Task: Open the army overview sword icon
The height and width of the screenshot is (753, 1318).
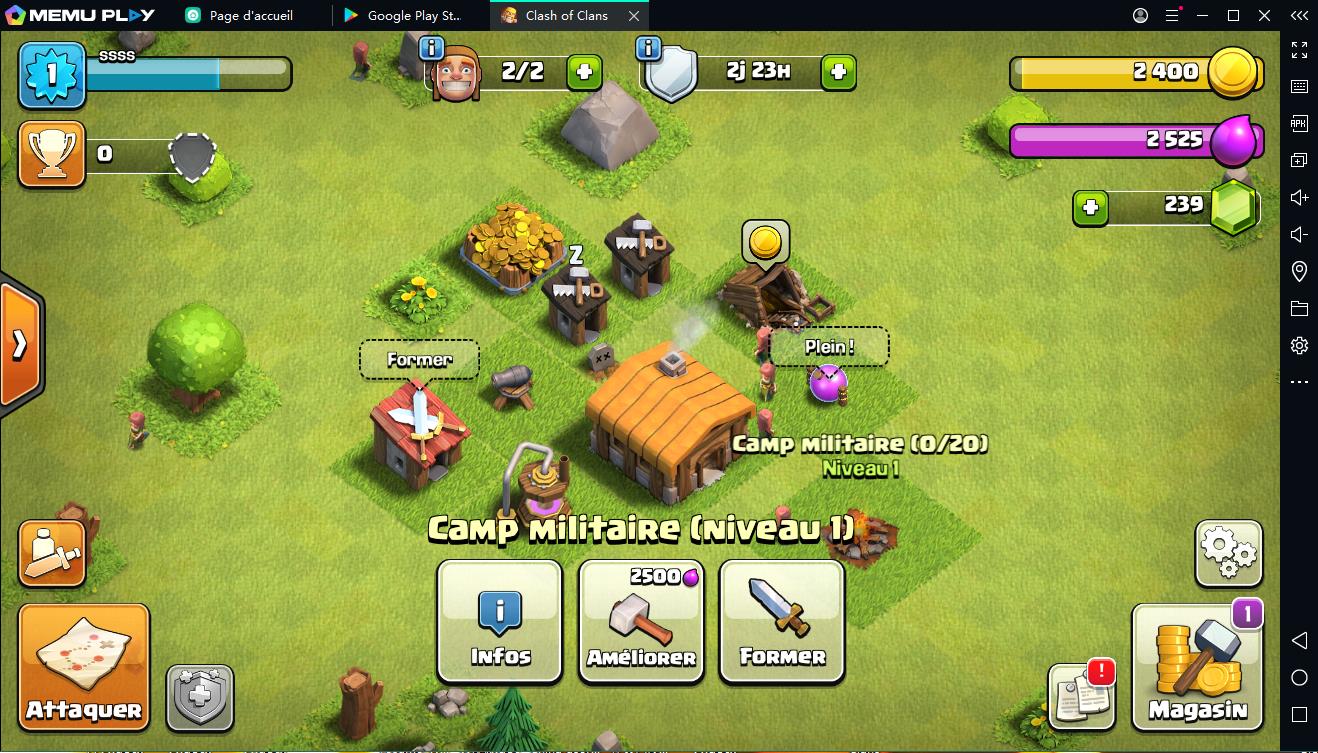Action: [52, 553]
